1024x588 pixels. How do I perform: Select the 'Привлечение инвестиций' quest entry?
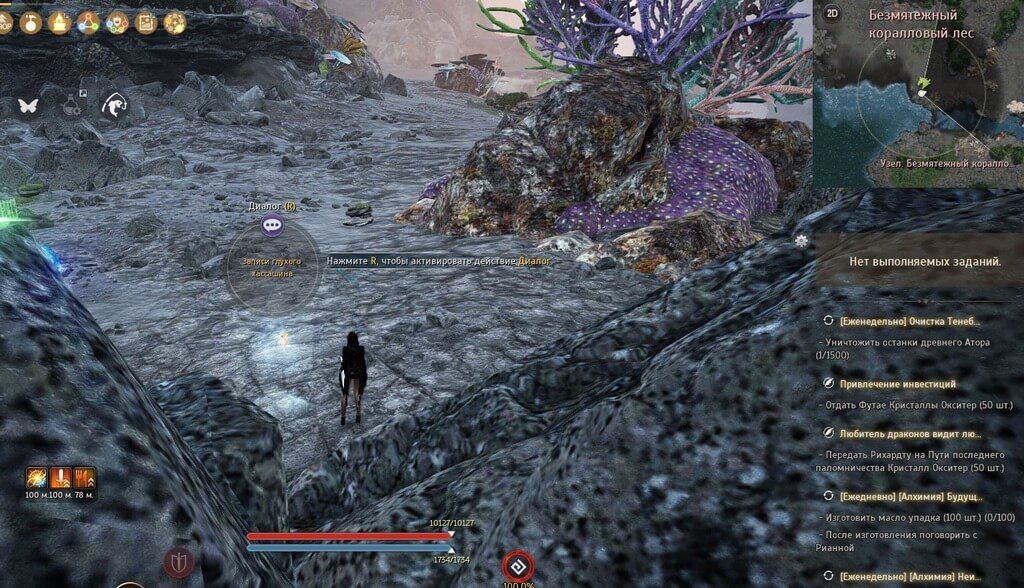click(897, 383)
